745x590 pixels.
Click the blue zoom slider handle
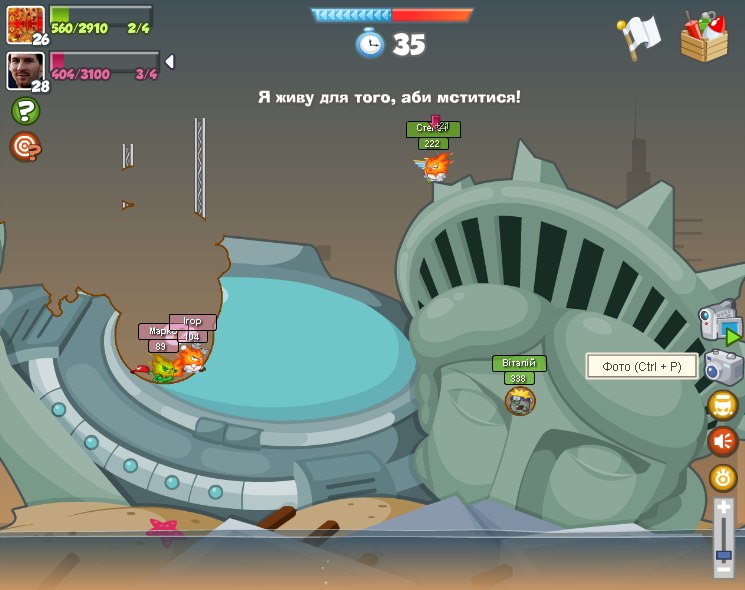coord(723,554)
